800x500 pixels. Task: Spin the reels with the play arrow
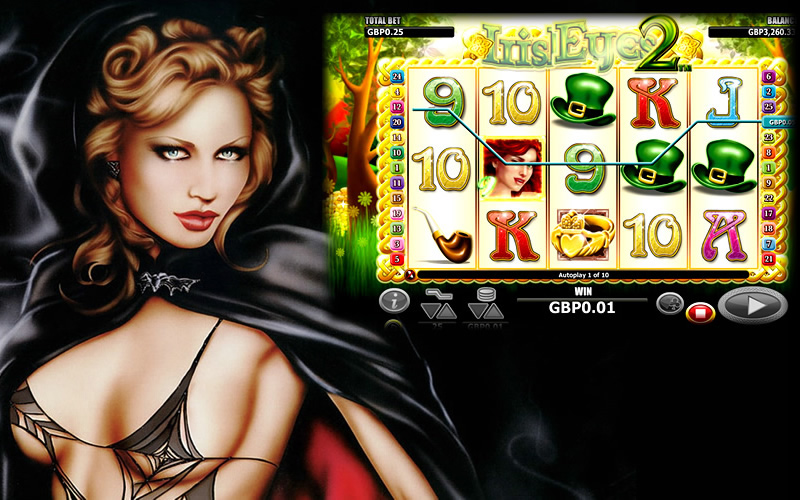751,304
